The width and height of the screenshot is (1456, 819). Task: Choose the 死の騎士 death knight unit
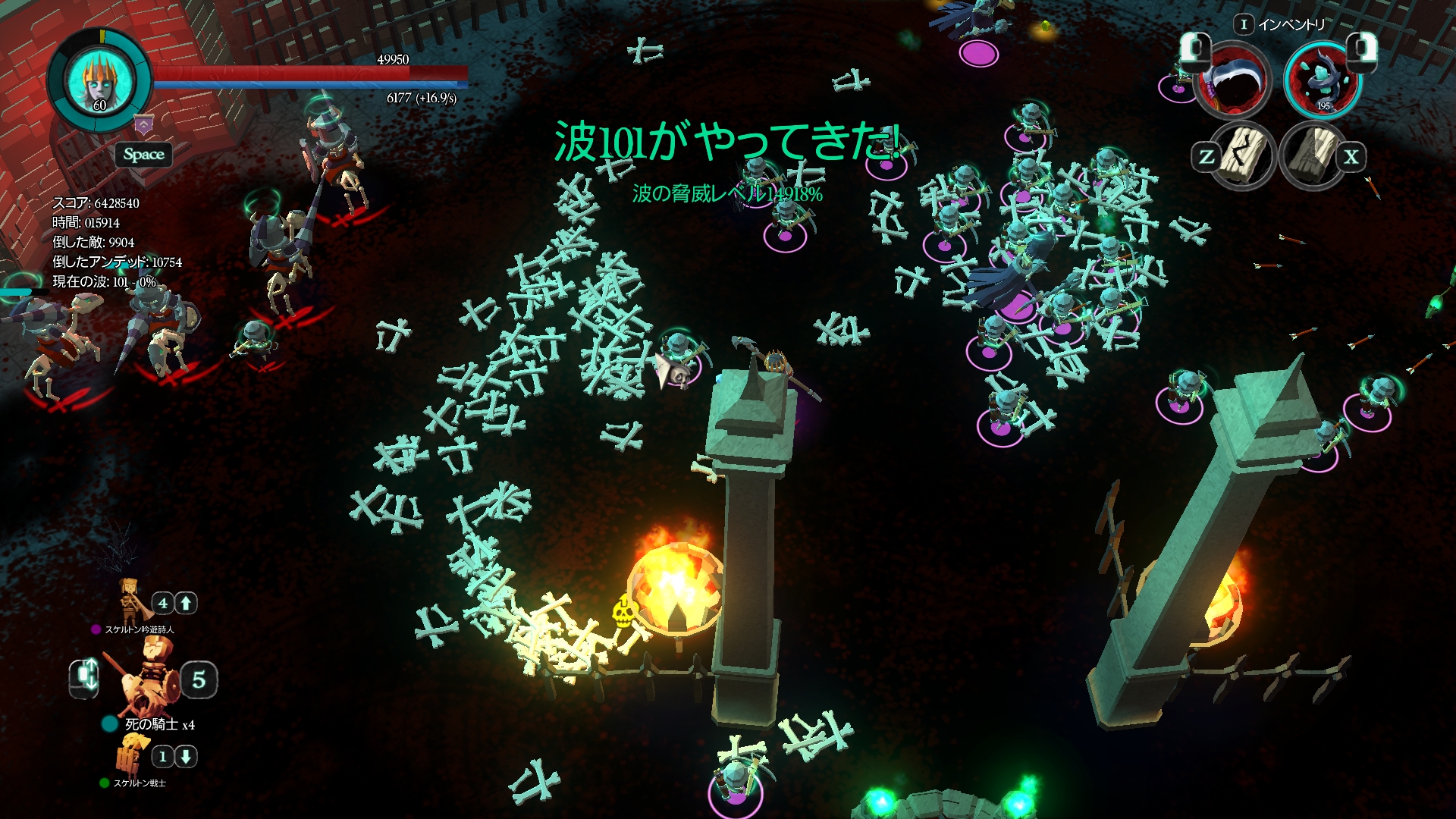click(149, 679)
